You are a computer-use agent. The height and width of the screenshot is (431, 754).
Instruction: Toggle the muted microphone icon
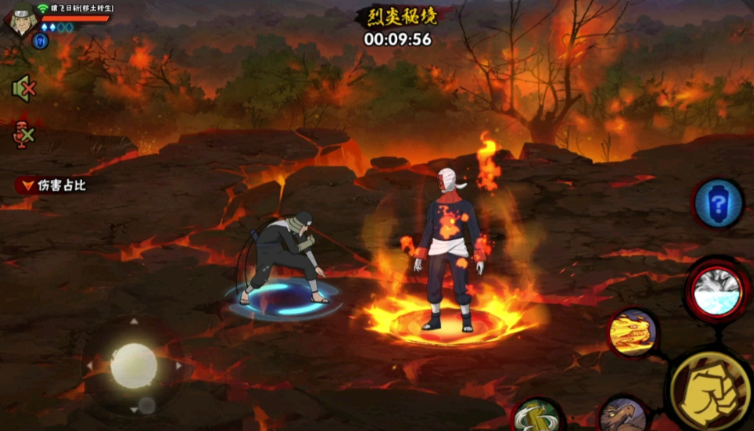click(23, 134)
